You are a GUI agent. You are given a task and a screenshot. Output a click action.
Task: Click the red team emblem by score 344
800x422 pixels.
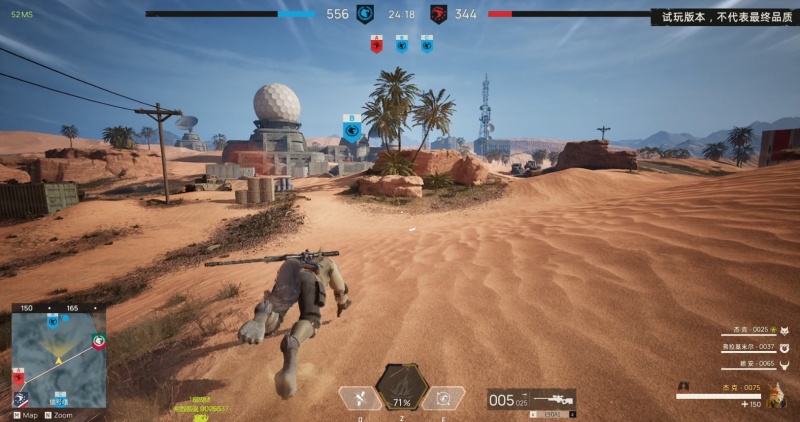(438, 14)
